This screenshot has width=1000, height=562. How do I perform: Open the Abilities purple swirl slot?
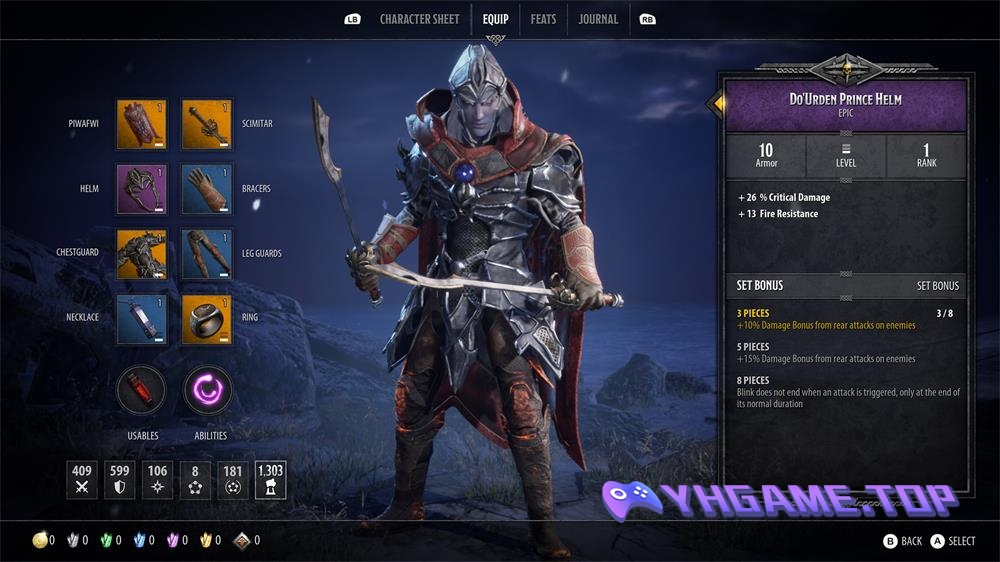tap(208, 390)
